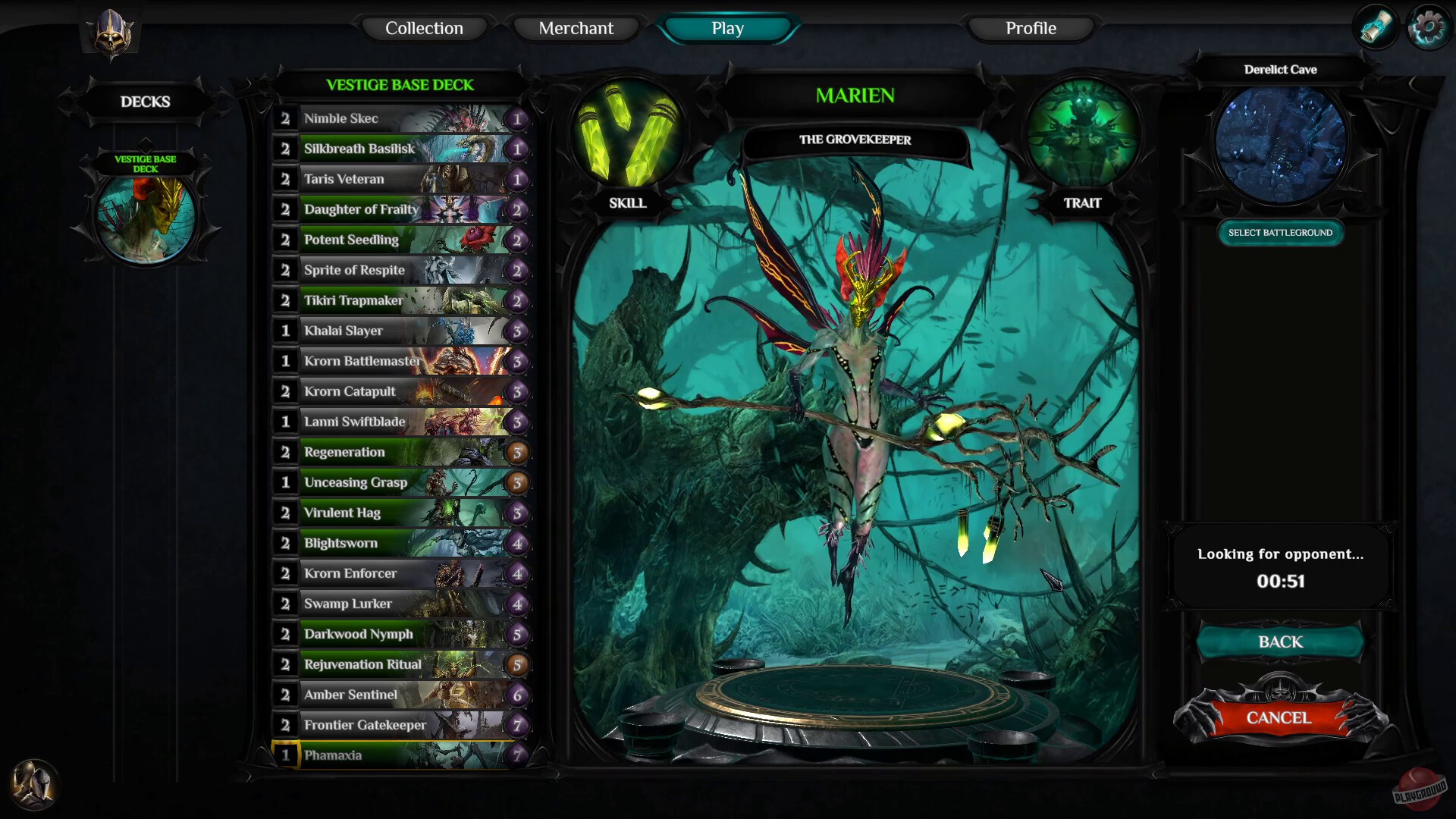Open the Merchant tab
Screen dimensions: 1456x819
(x=576, y=28)
